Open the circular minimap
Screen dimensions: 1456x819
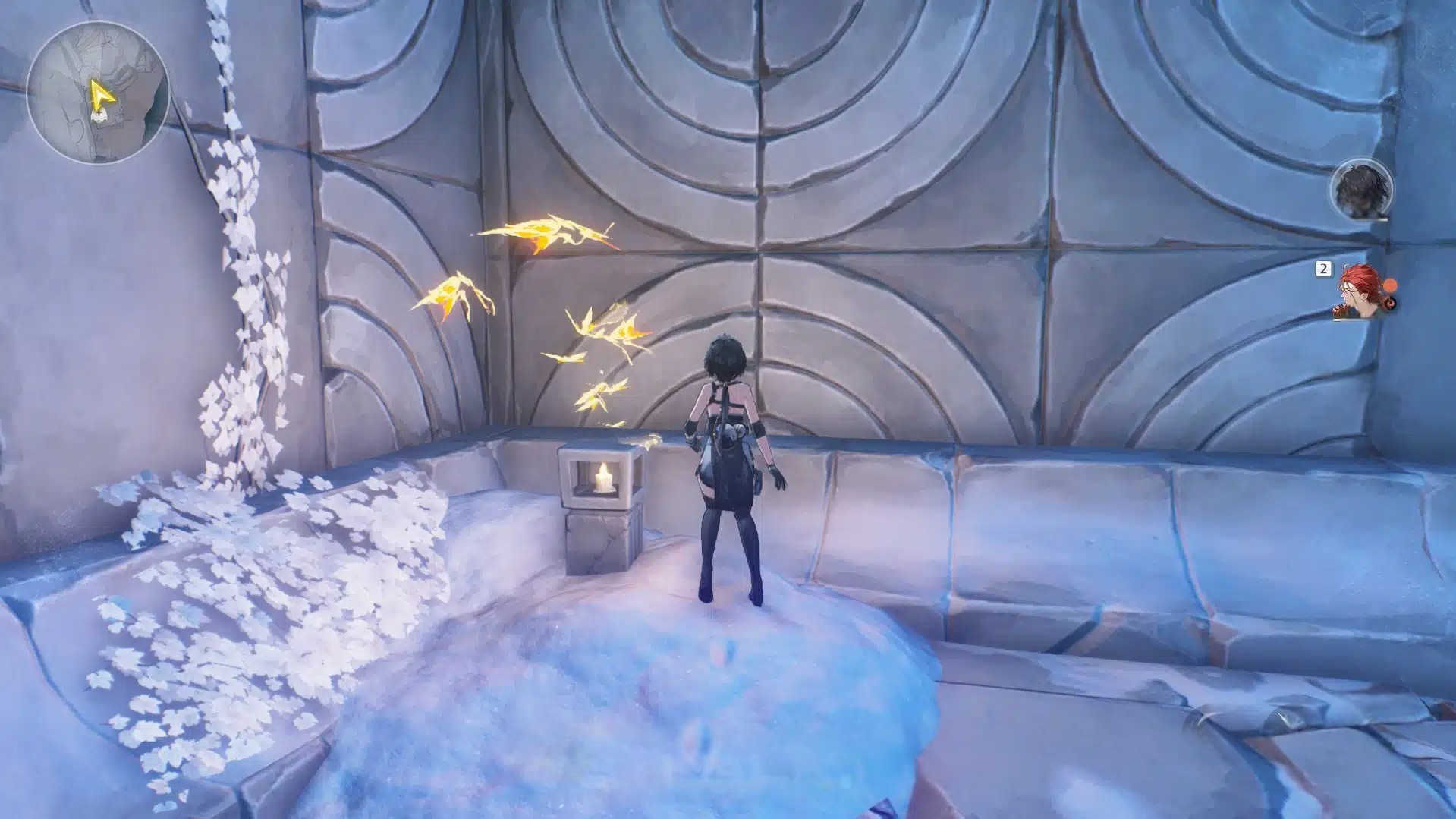point(98,93)
